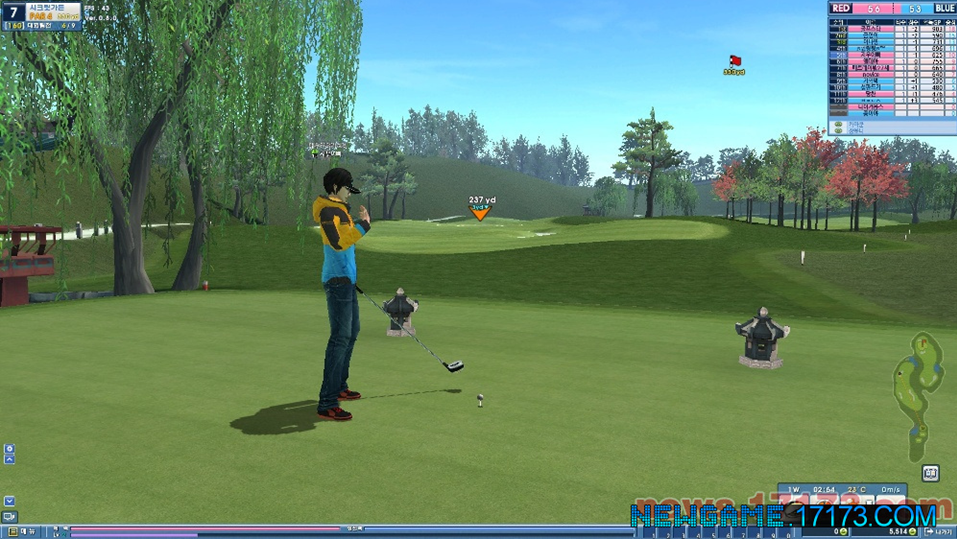
Task: Click the exit button with door icon
Action: click(x=939, y=531)
